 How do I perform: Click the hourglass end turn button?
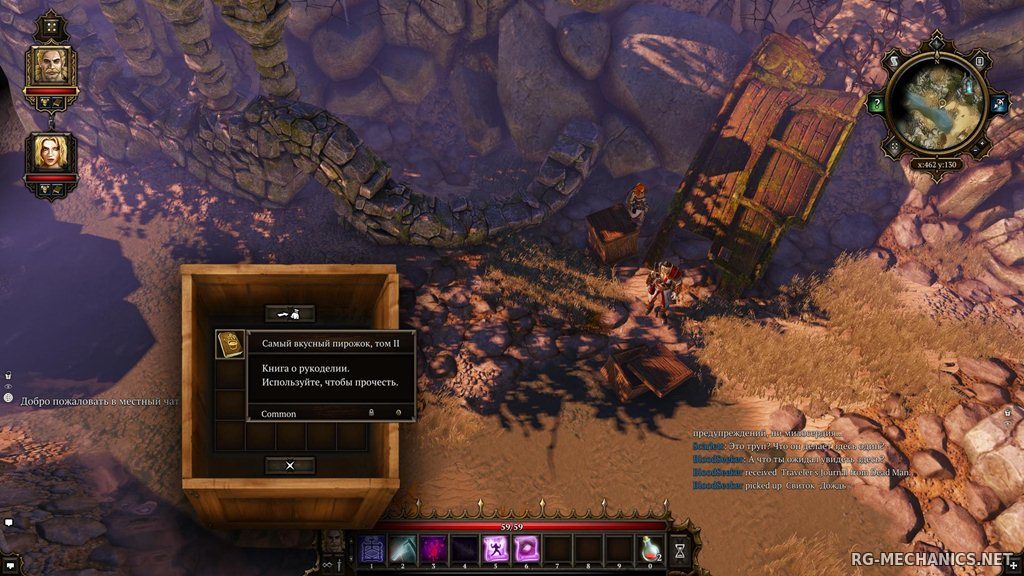tap(680, 549)
